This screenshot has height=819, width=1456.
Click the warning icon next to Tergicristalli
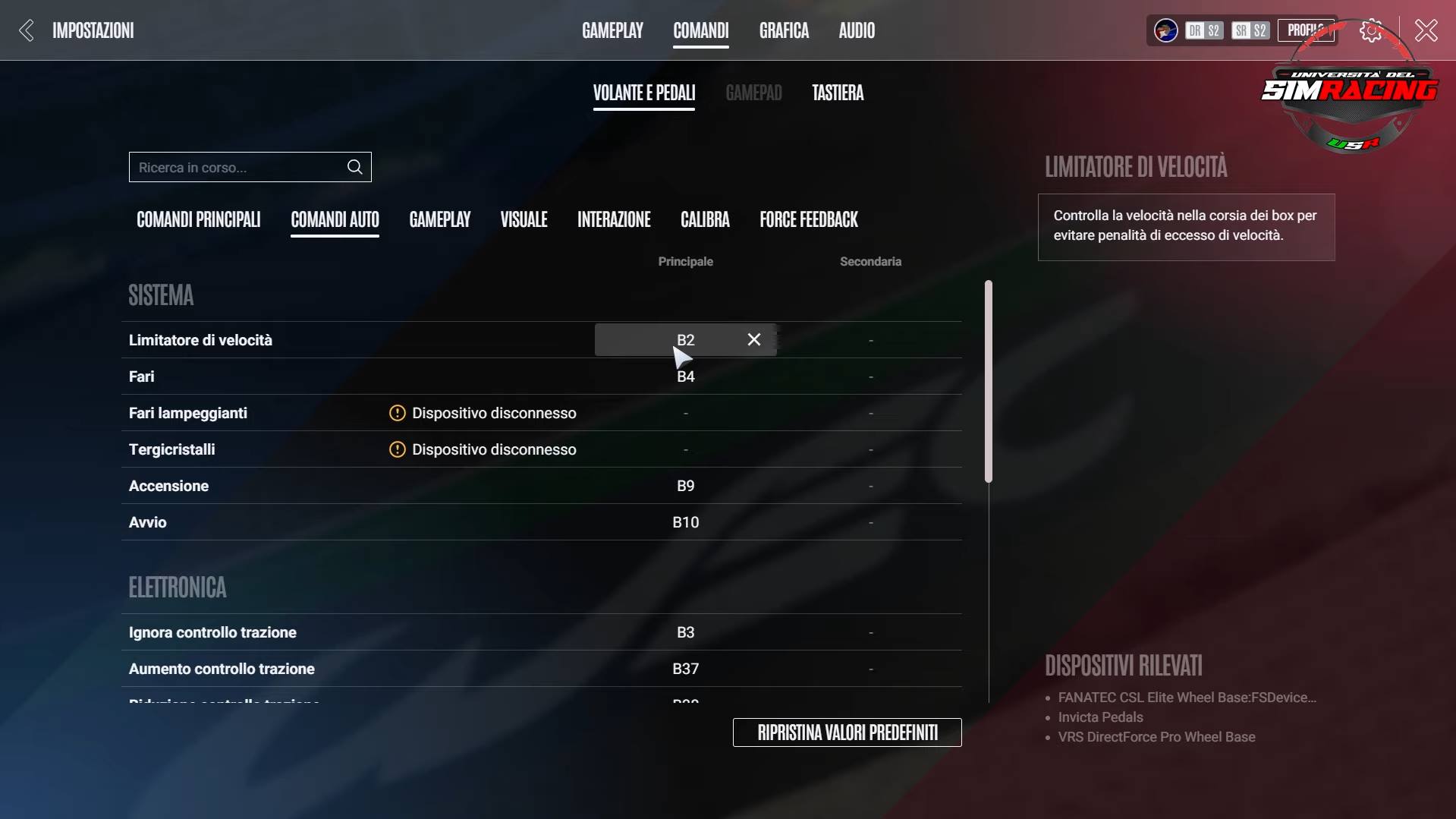397,449
